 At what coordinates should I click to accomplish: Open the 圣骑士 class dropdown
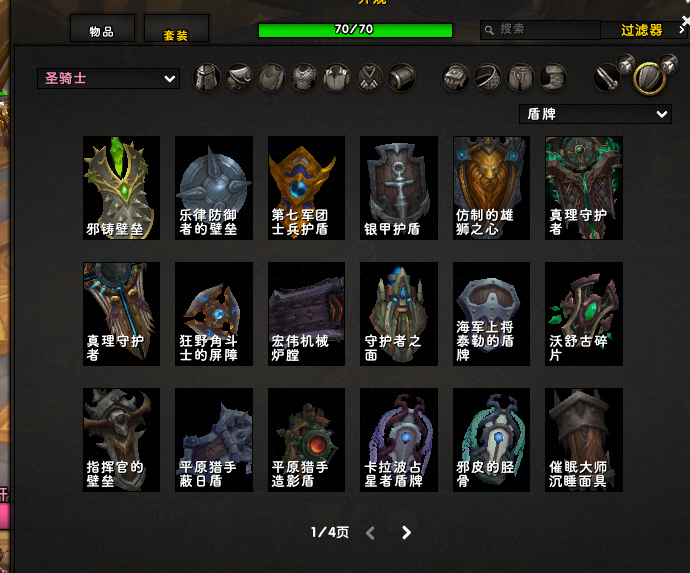108,78
